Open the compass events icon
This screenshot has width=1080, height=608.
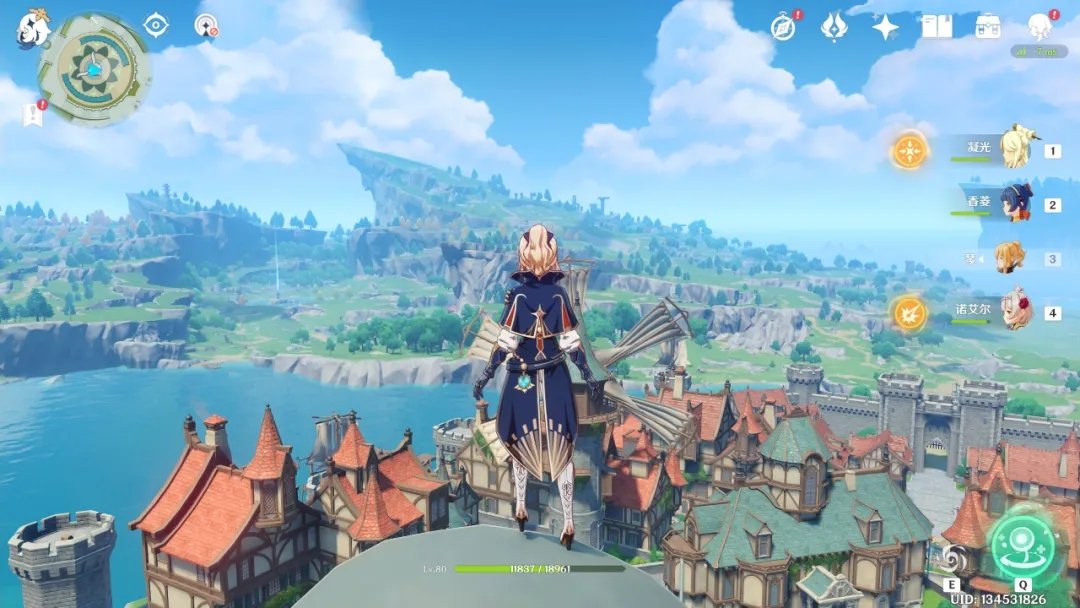(x=784, y=27)
